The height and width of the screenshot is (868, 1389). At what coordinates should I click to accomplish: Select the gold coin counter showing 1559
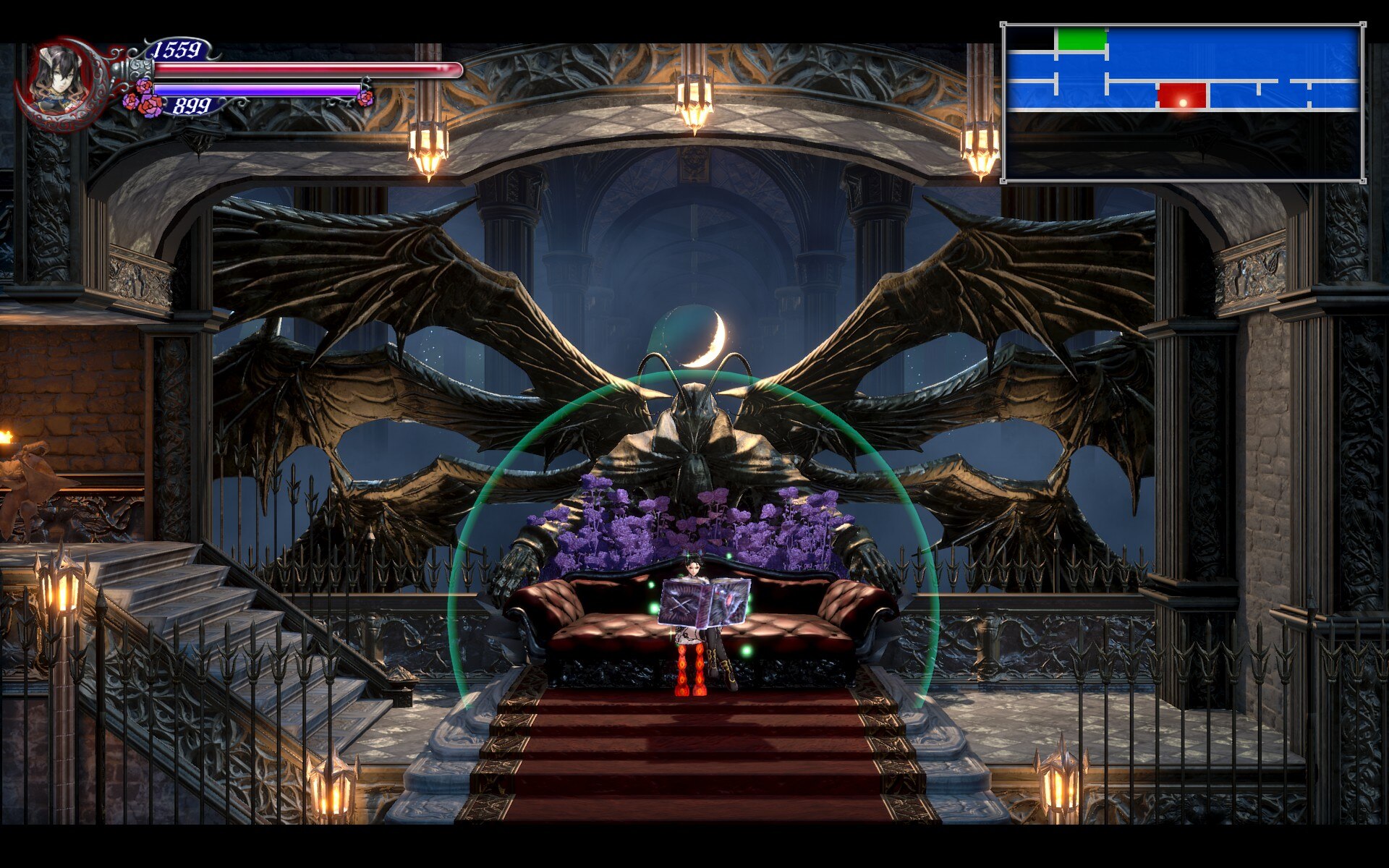click(x=176, y=49)
